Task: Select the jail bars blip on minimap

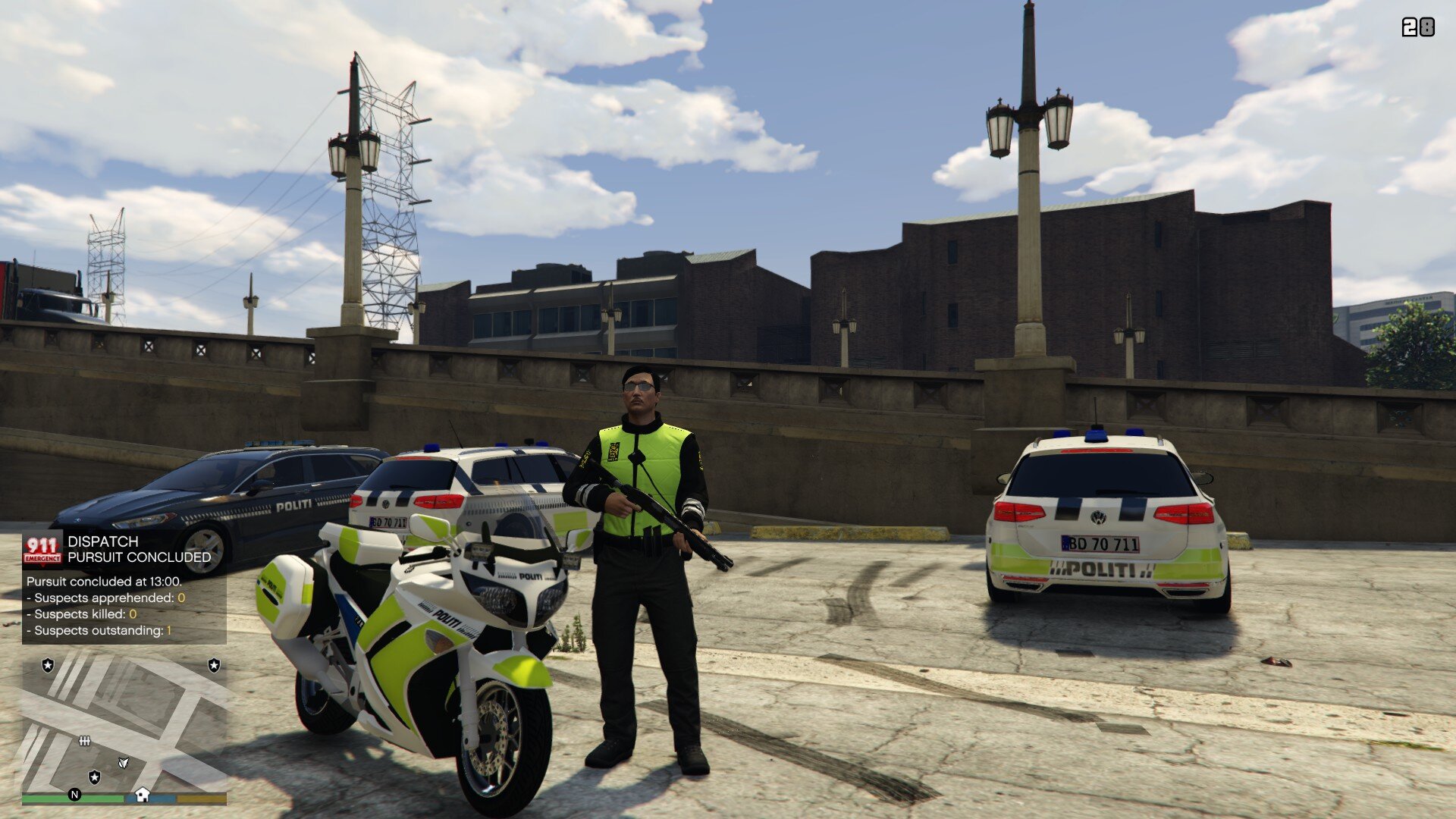Action: click(85, 741)
